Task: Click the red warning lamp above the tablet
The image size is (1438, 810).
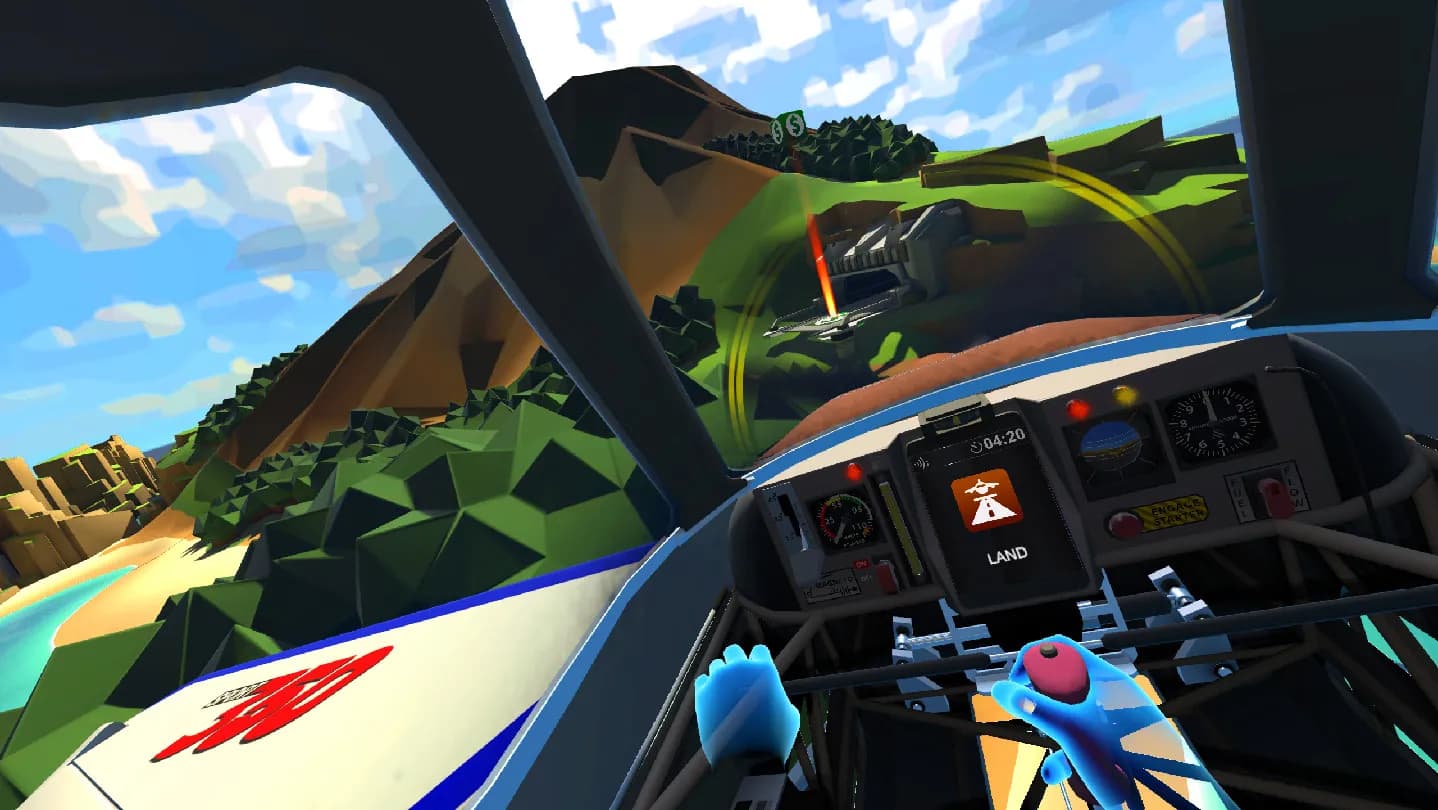Action: [x=1077, y=409]
